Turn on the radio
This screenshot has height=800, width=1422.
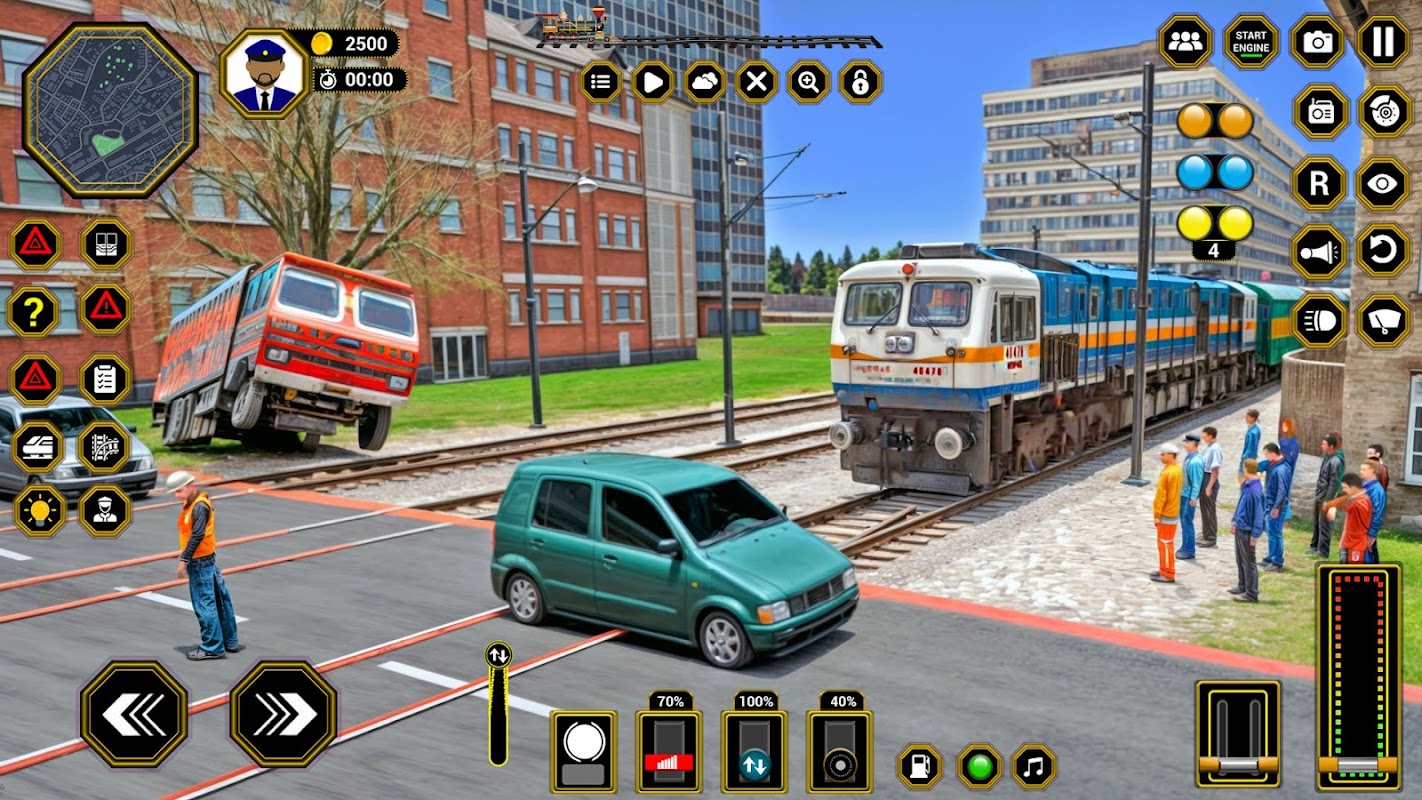point(1321,112)
